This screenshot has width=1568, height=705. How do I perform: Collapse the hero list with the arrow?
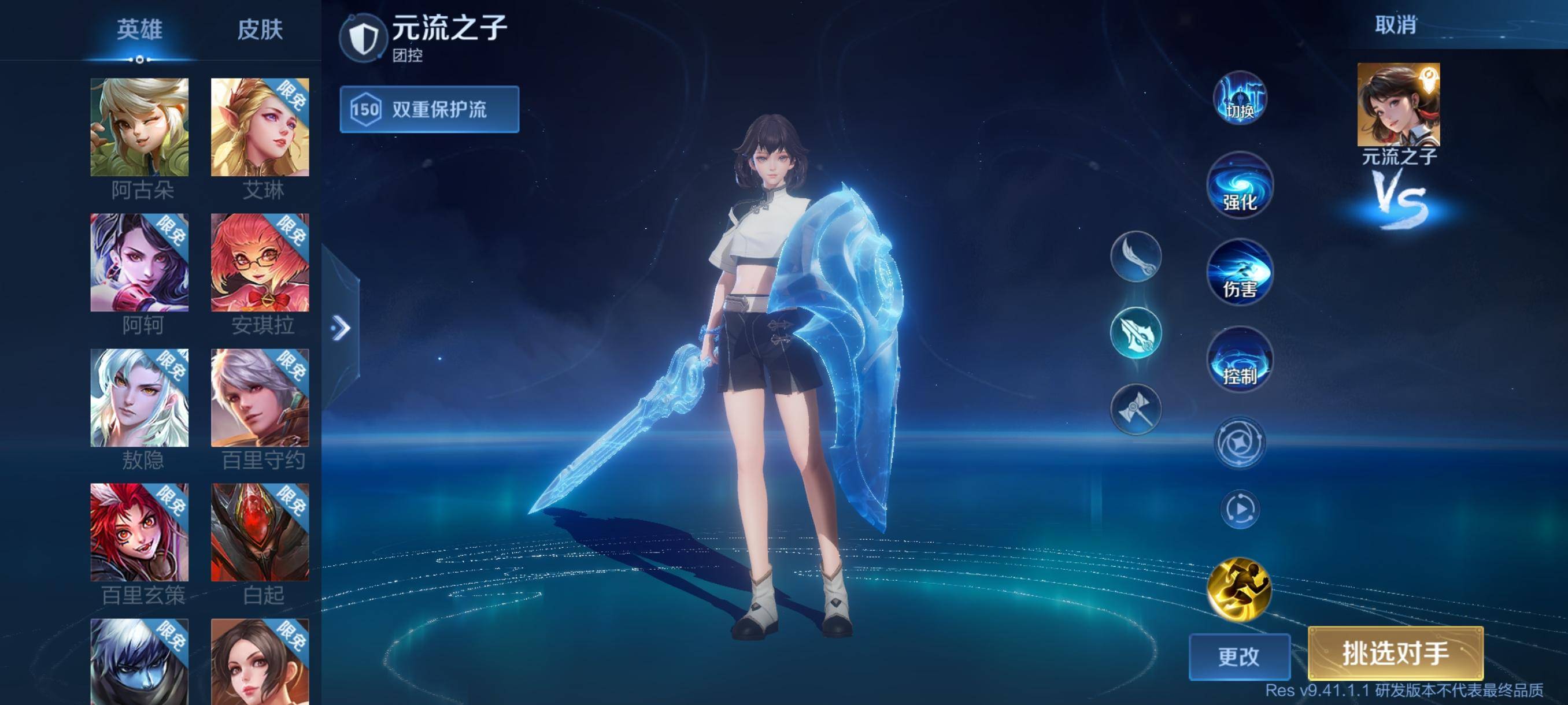341,328
